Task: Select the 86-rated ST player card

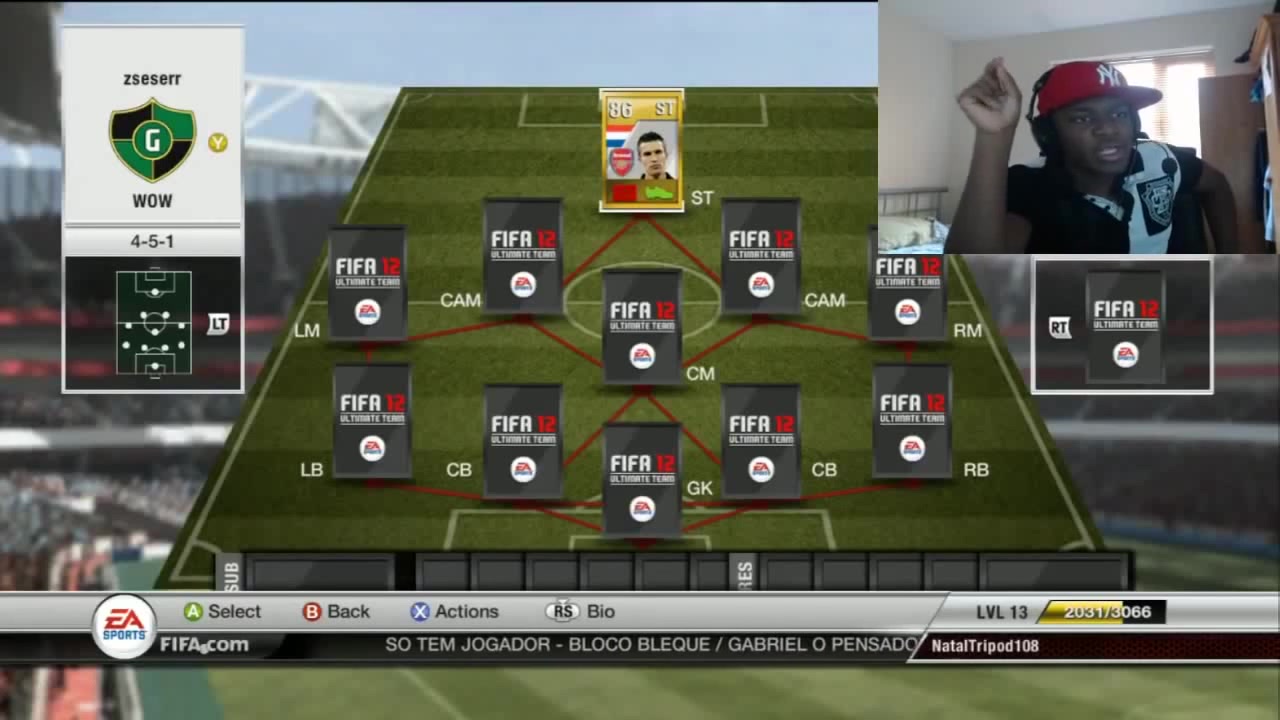Action: pos(641,150)
